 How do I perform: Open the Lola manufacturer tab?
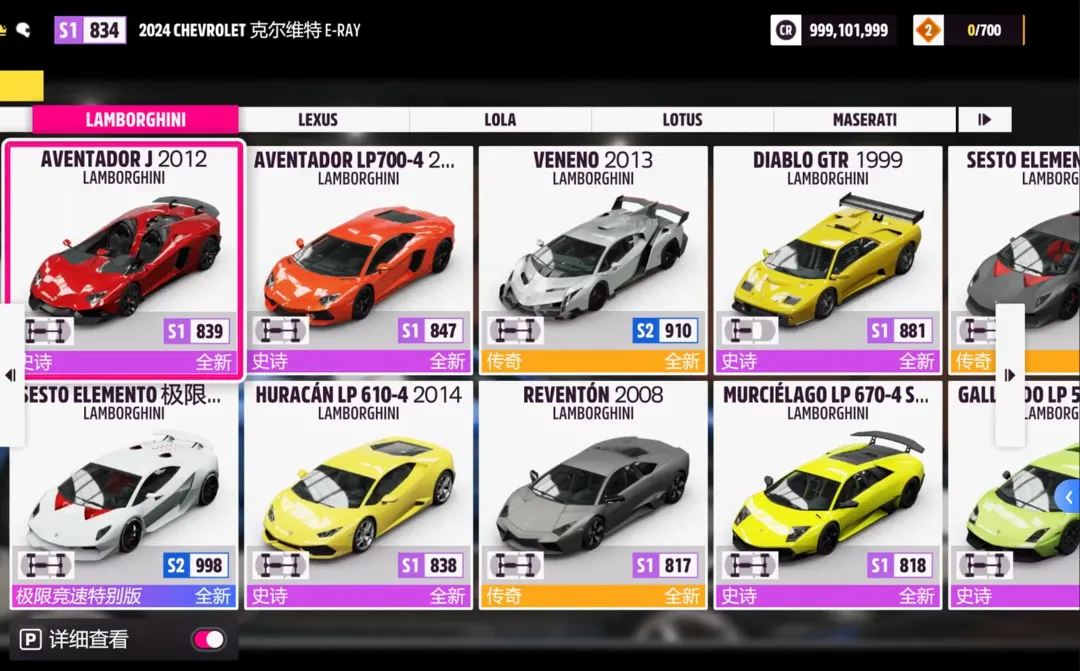(500, 120)
